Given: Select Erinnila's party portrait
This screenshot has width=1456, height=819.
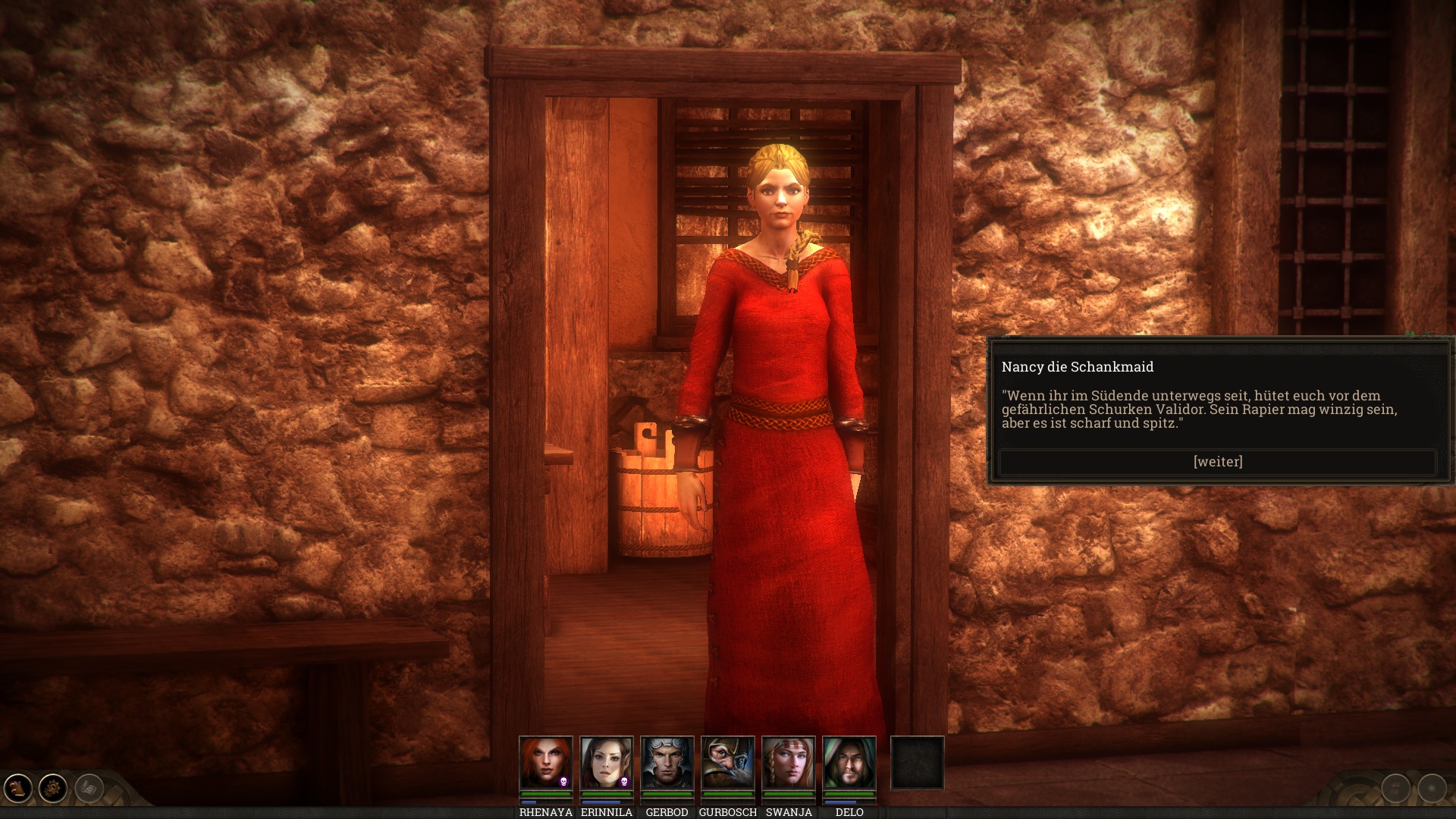Looking at the screenshot, I should click(x=606, y=763).
